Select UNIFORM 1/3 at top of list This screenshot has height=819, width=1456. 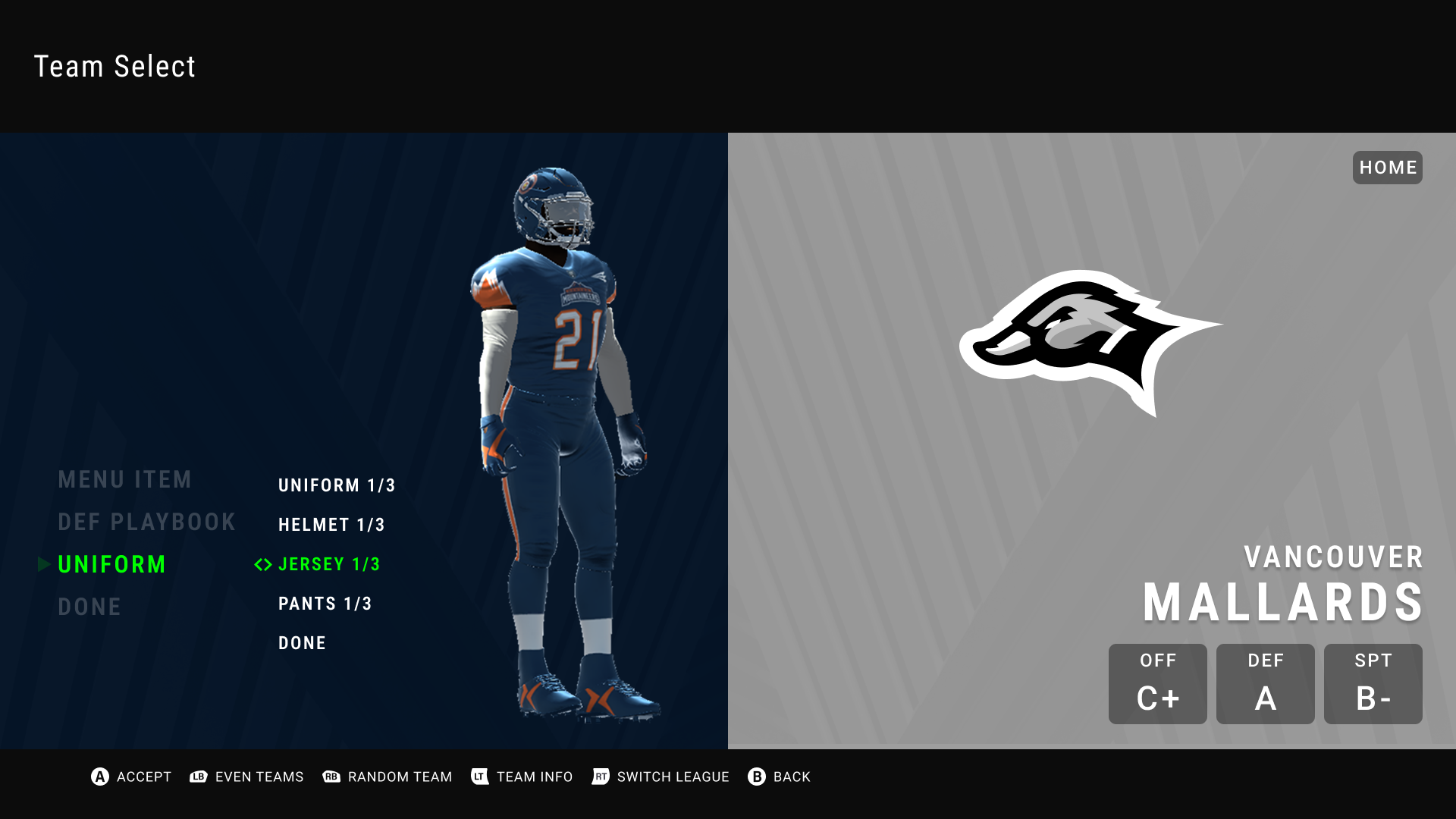[337, 485]
